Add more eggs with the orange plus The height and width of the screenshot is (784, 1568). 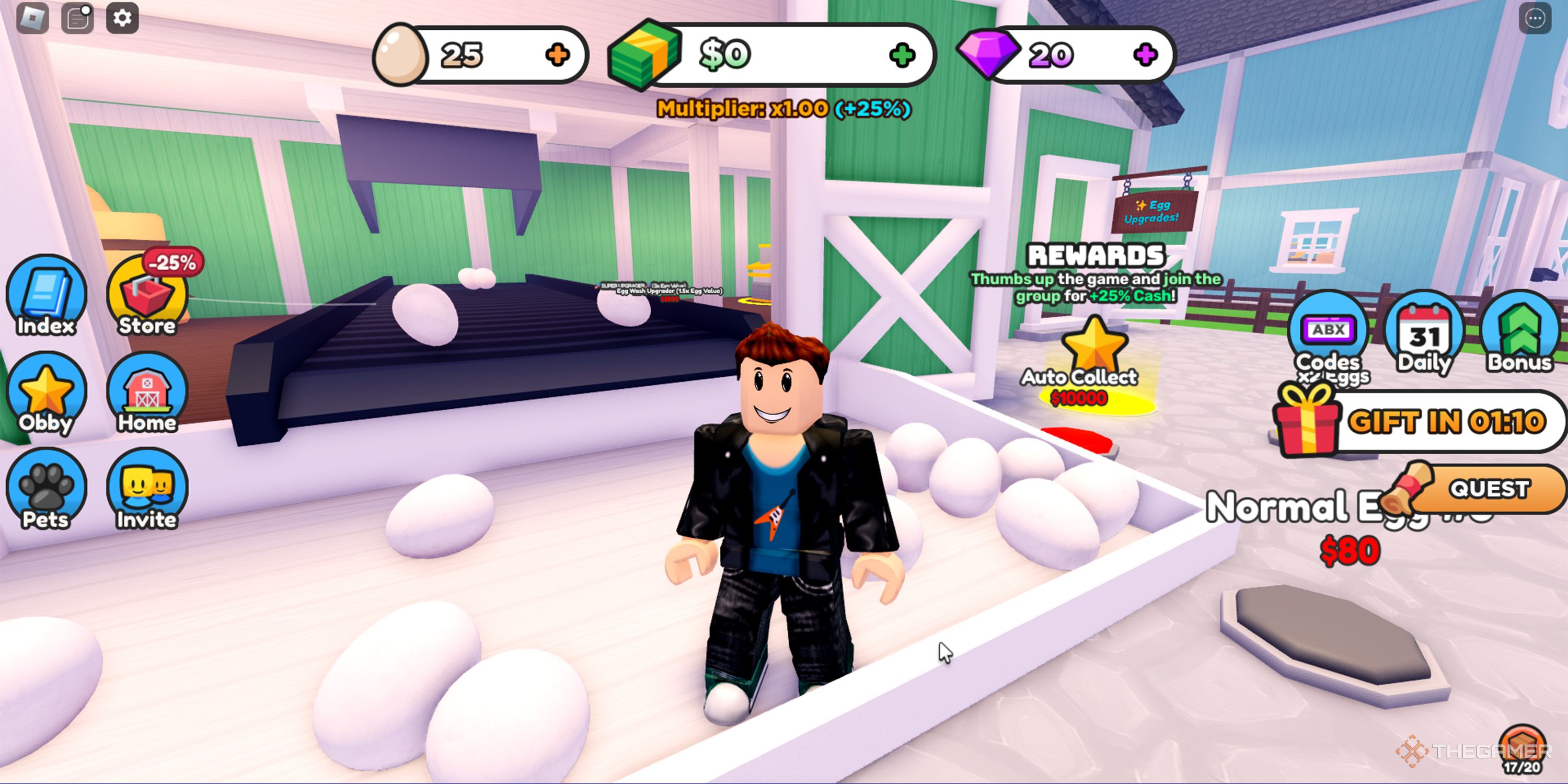pos(557,55)
